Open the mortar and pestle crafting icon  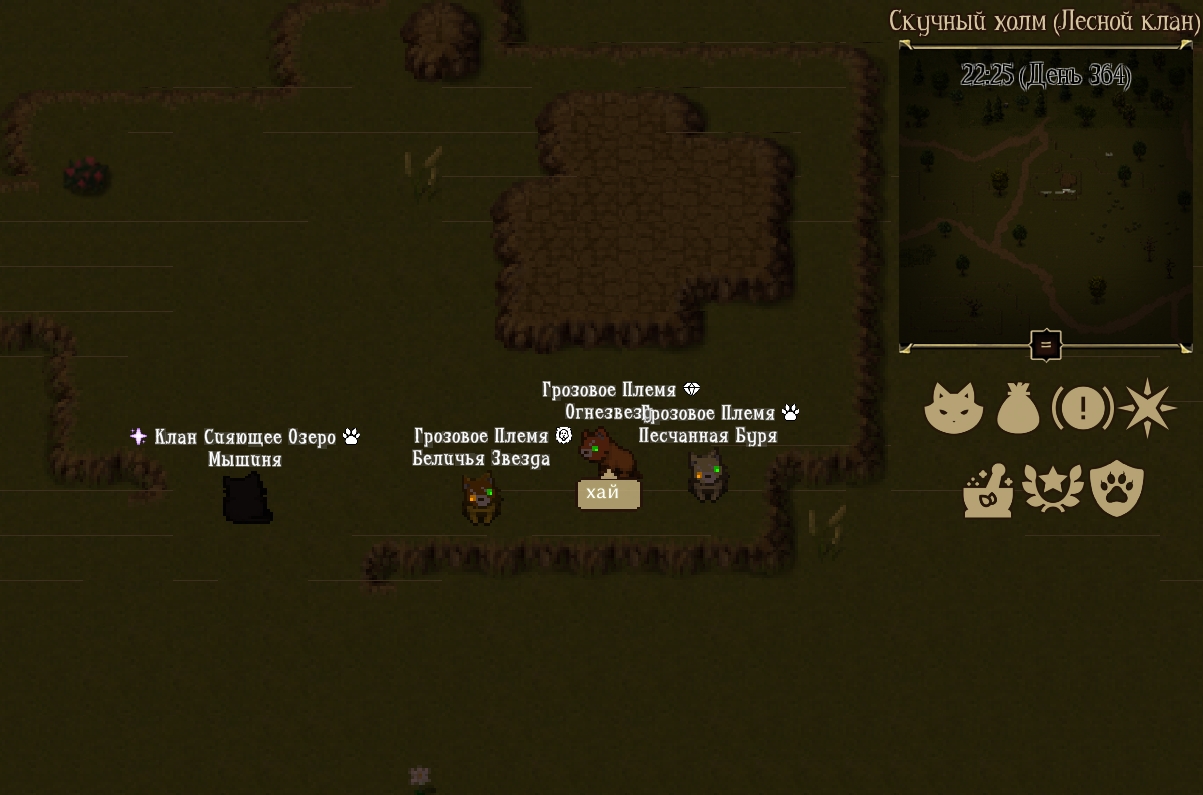[x=988, y=490]
